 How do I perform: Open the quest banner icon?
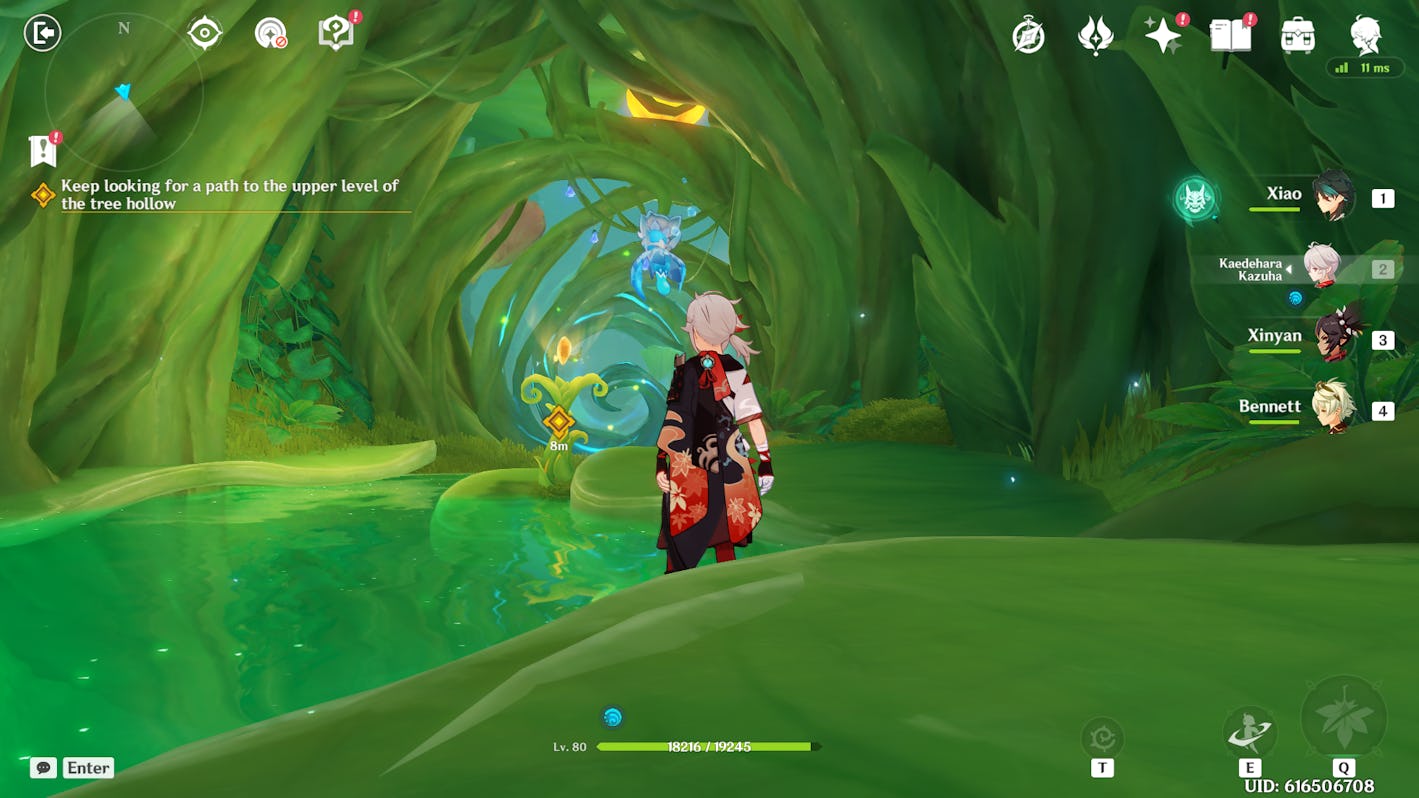pos(42,150)
